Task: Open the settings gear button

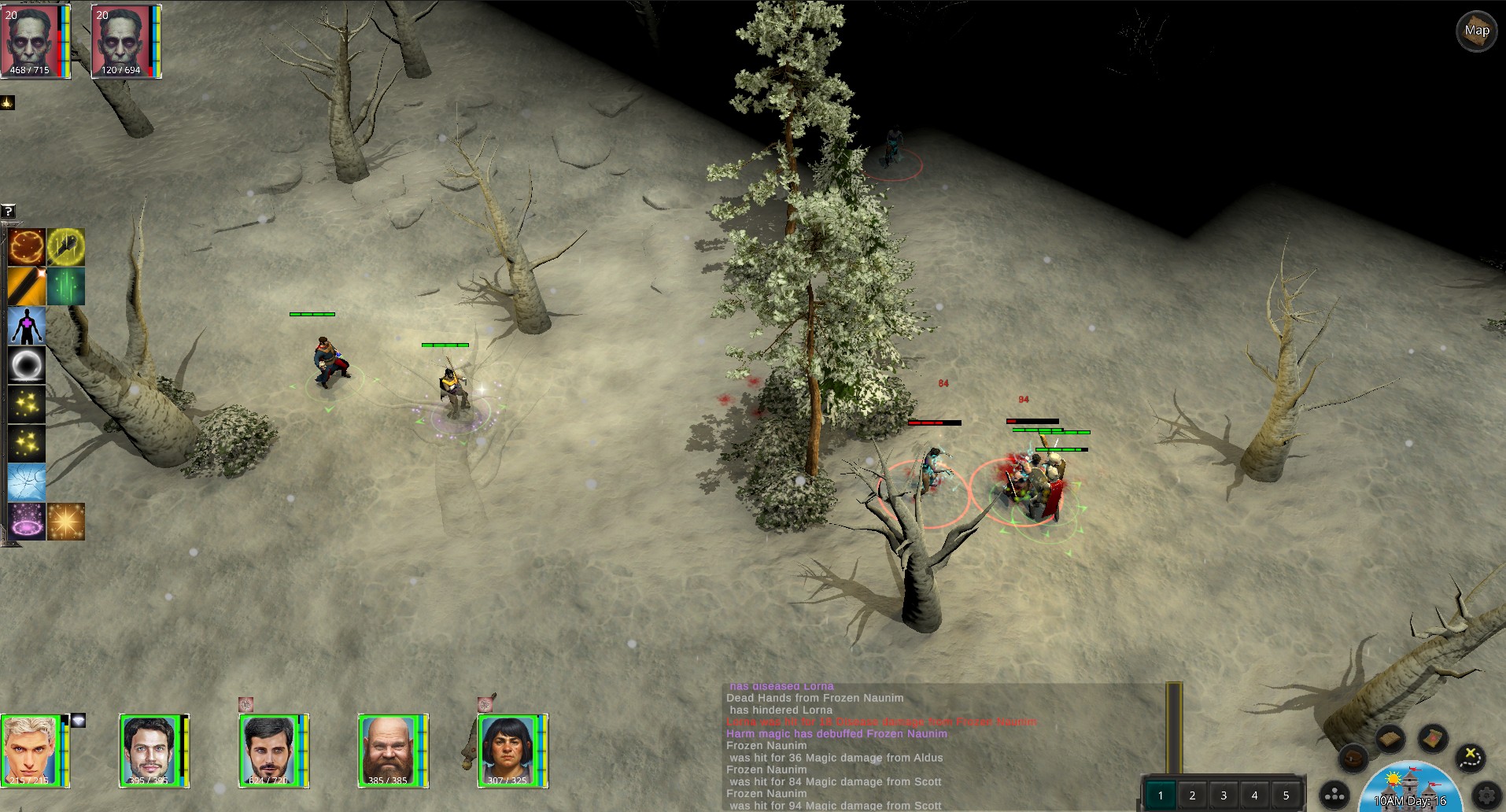Action: [x=1487, y=795]
